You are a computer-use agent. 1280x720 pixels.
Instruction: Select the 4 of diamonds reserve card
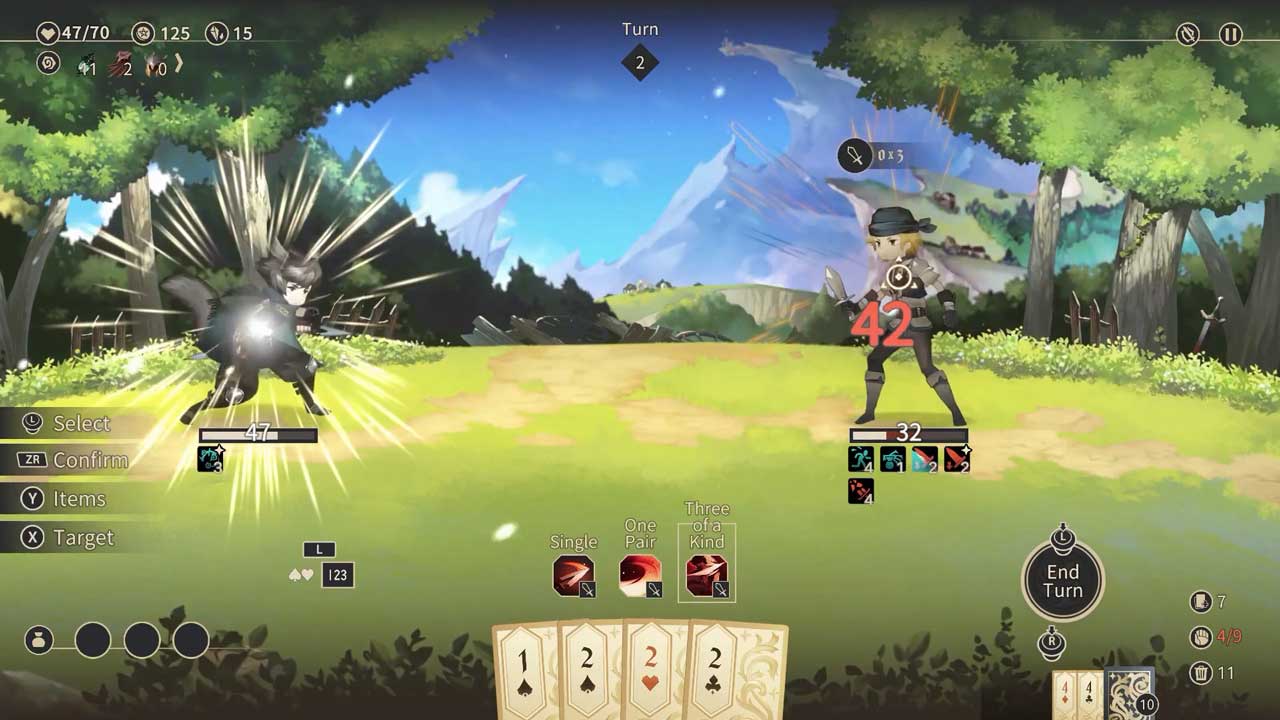pos(1066,694)
